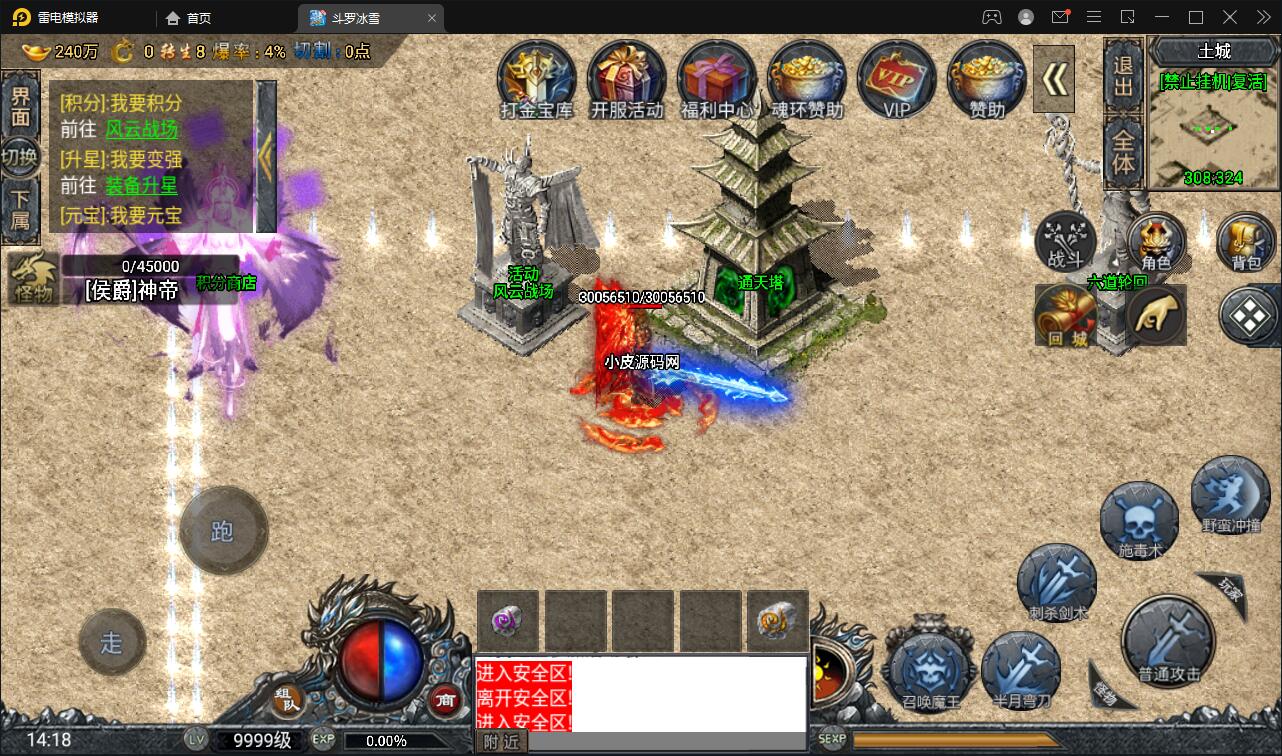Follow the 装备升星 quest link
The image size is (1282, 756).
tap(141, 186)
